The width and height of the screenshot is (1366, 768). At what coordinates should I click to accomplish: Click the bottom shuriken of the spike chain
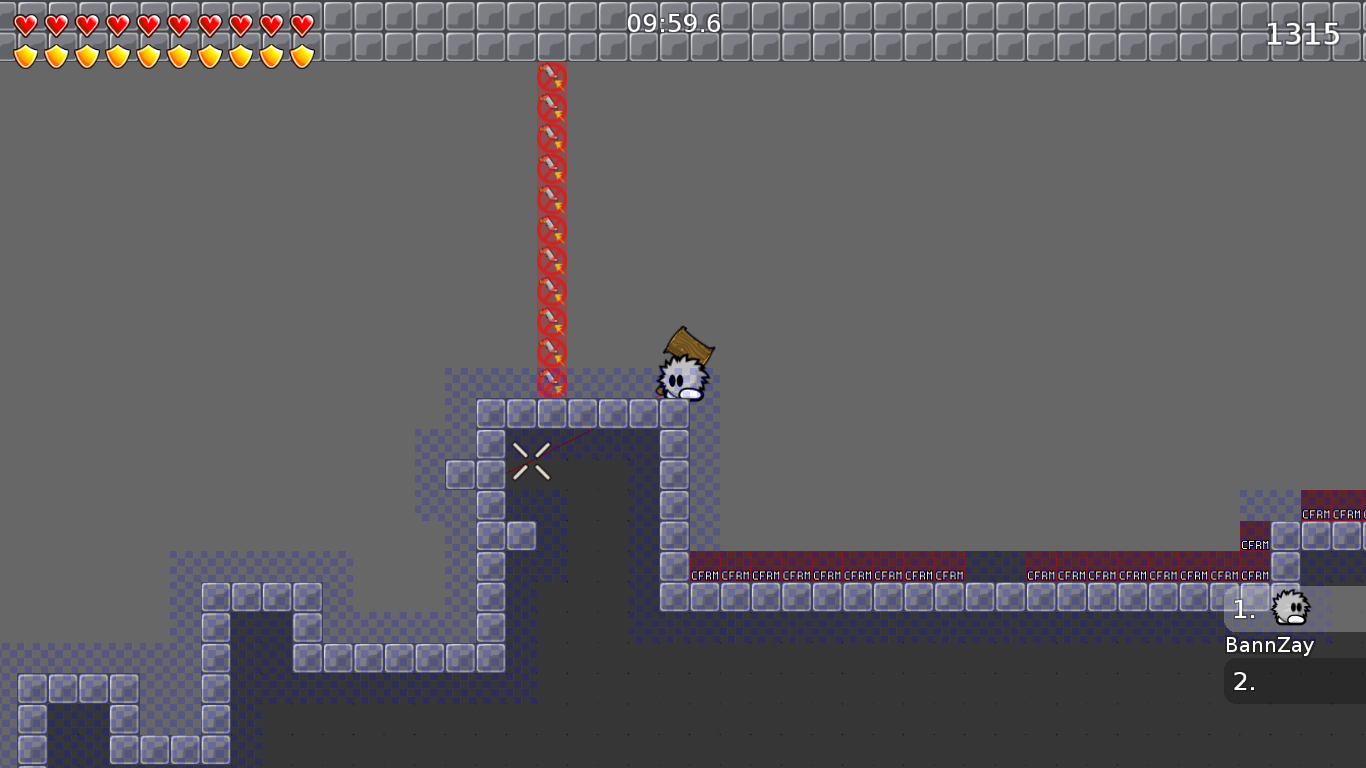coord(552,382)
